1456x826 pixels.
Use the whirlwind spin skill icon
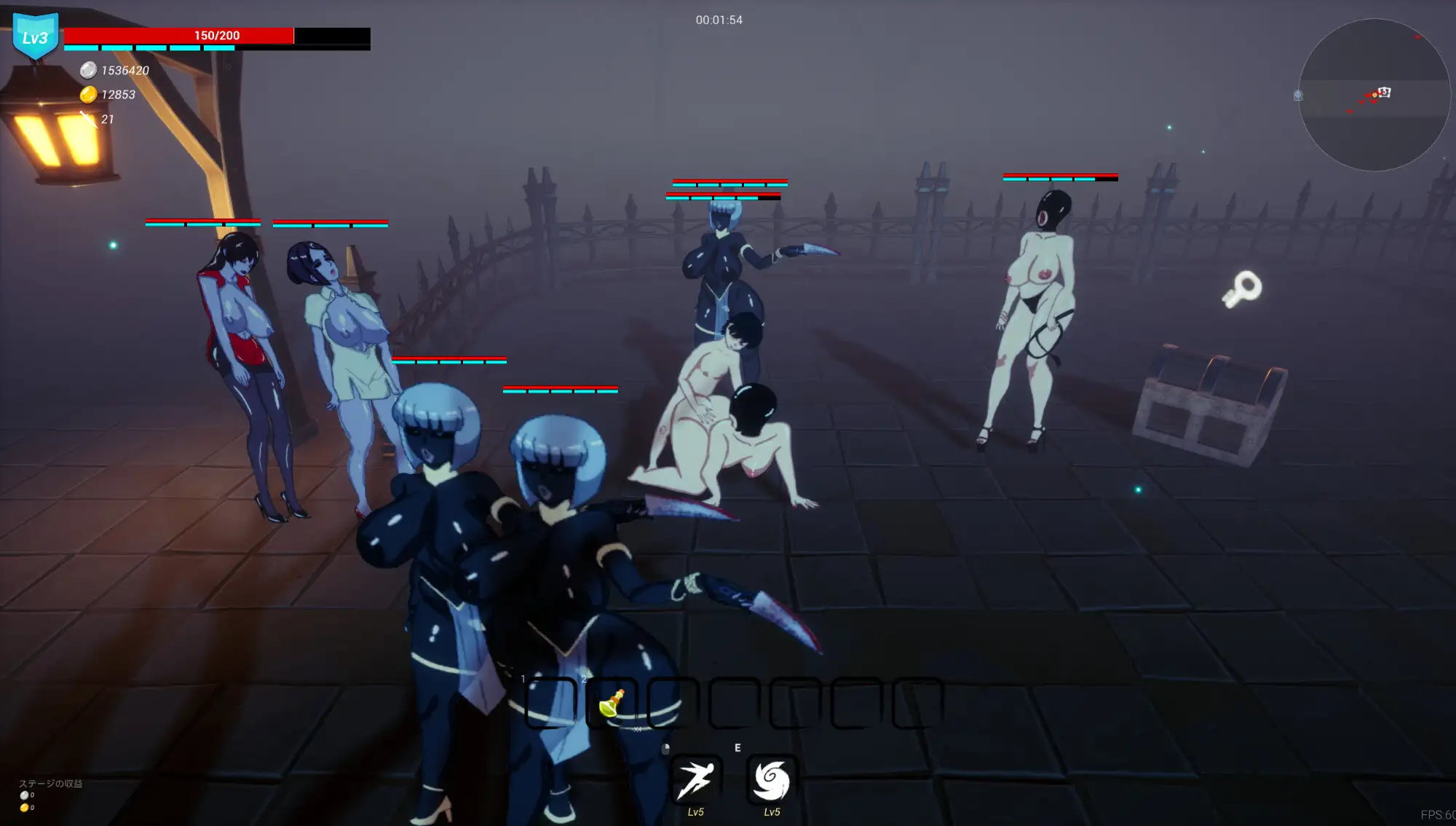772,780
